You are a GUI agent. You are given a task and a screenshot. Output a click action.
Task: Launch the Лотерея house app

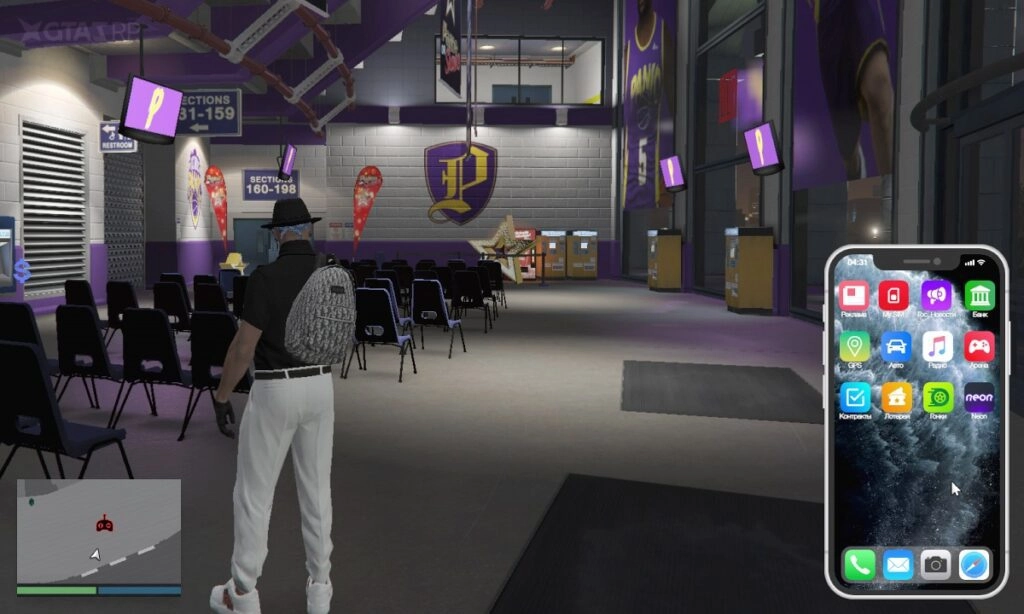(896, 397)
